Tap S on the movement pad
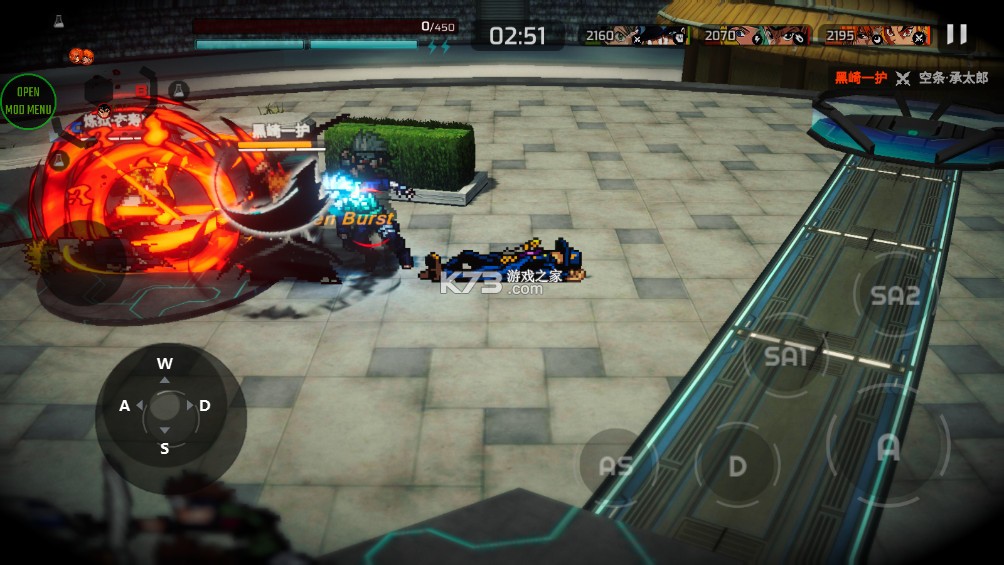 coord(165,448)
